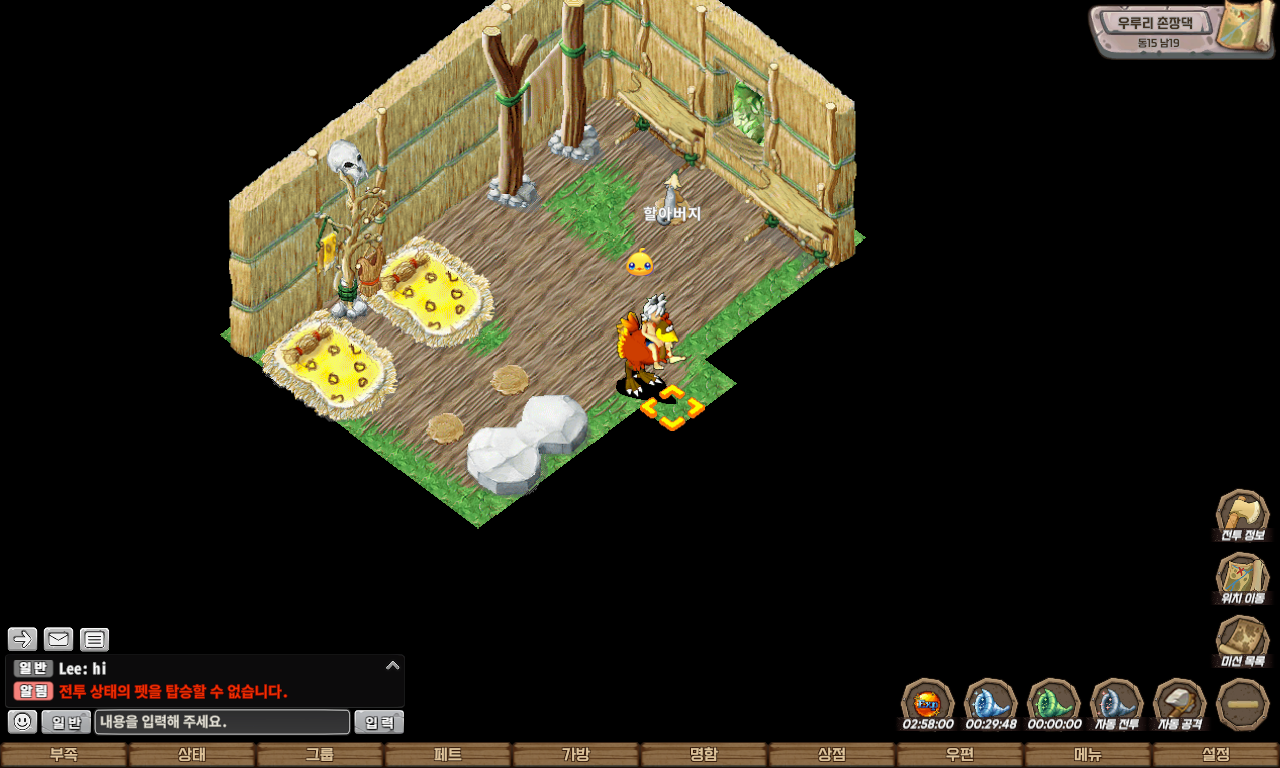Open the 그룹 group menu
Image resolution: width=1280 pixels, height=768 pixels.
click(320, 755)
